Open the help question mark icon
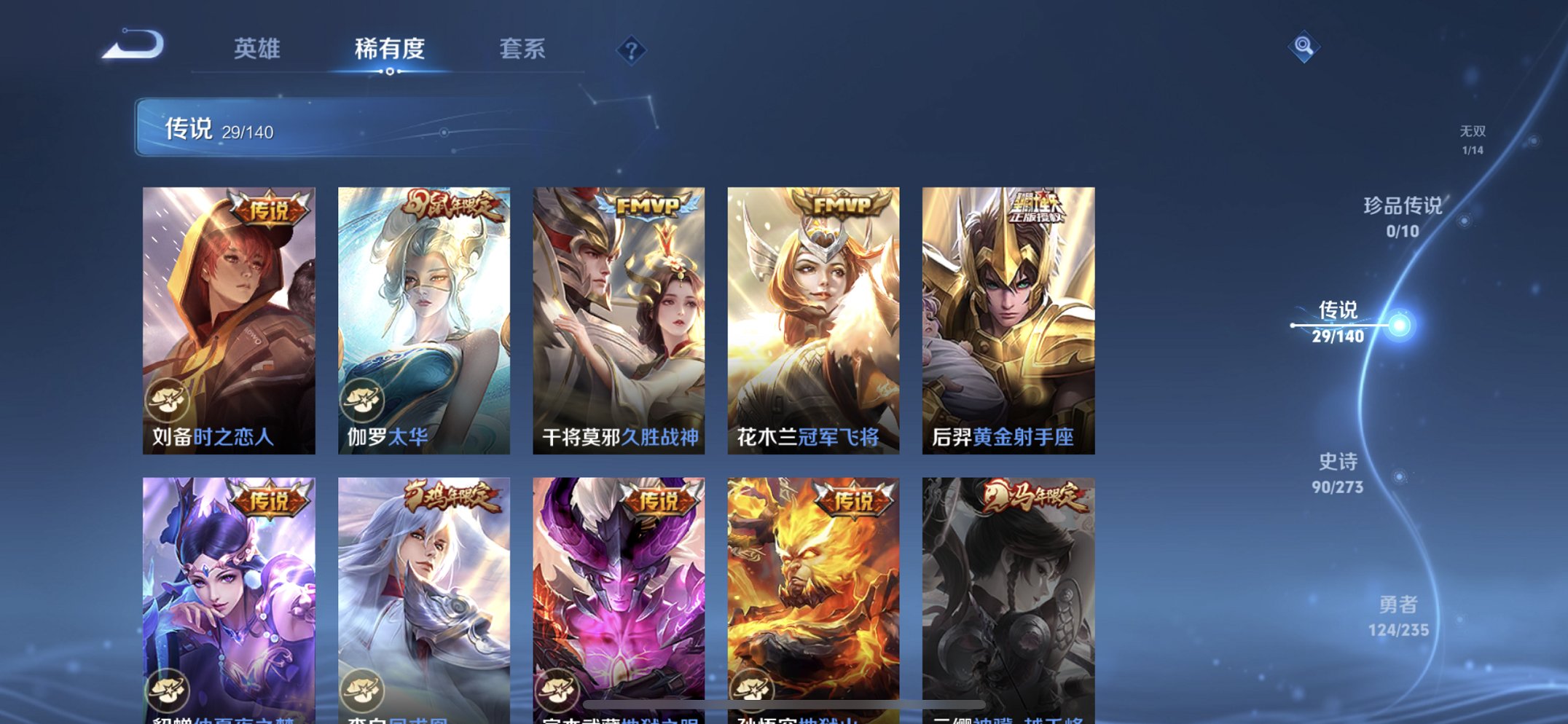Screen dimensions: 1568x724 (632, 50)
